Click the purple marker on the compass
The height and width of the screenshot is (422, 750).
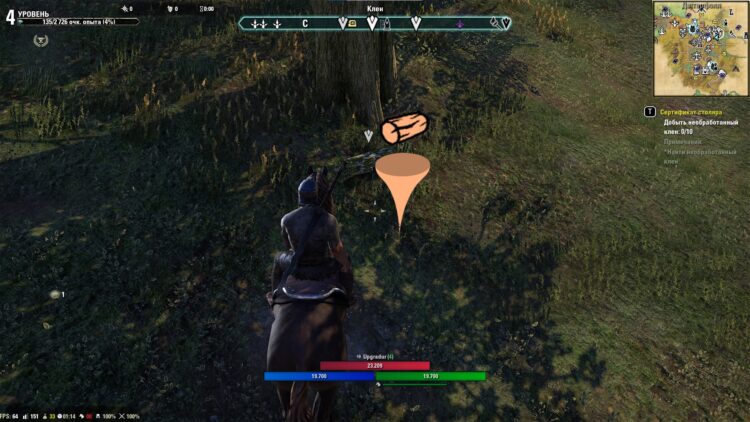coord(459,23)
